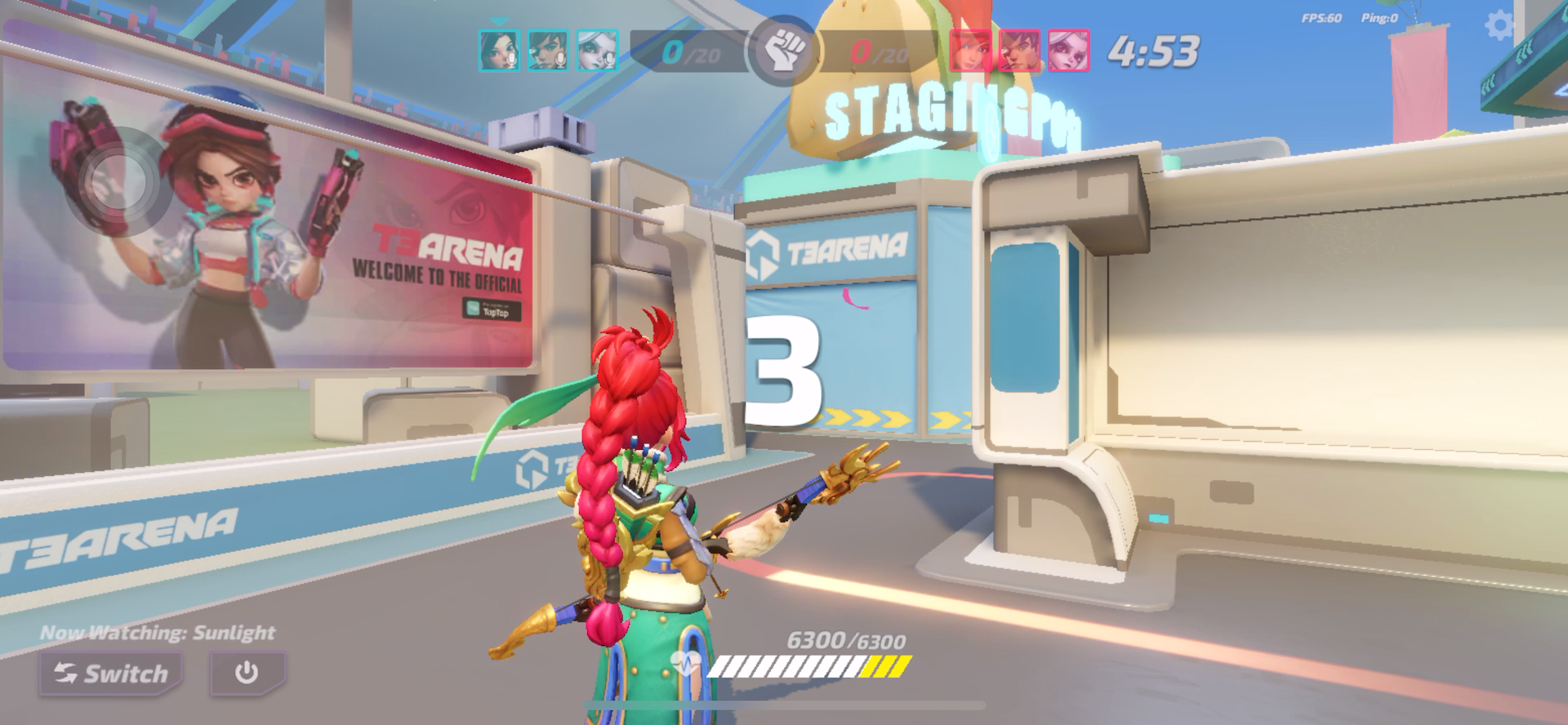Pick the red team's pale white-haired portrait

click(1068, 51)
